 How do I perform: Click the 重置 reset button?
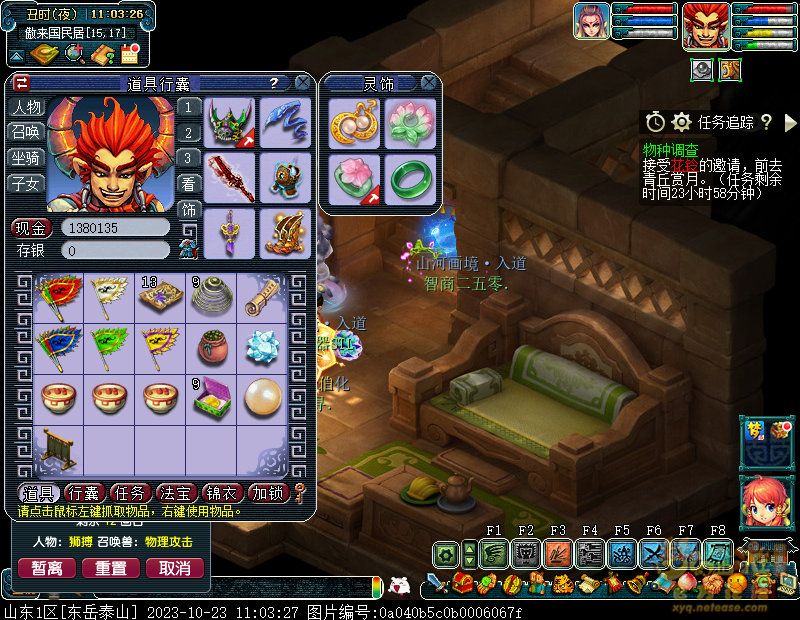(x=111, y=568)
